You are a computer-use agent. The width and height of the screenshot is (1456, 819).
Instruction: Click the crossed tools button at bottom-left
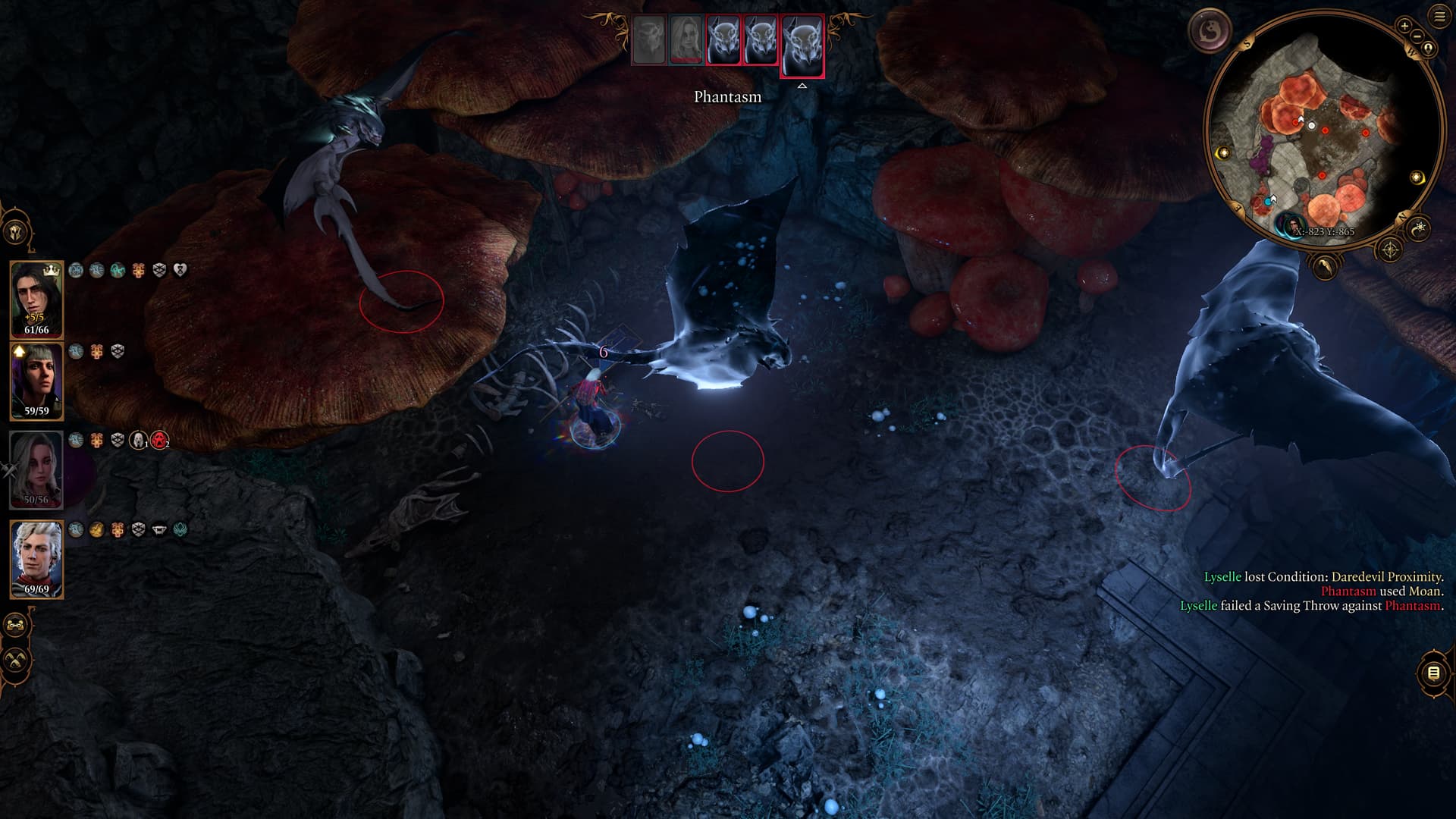(x=16, y=660)
